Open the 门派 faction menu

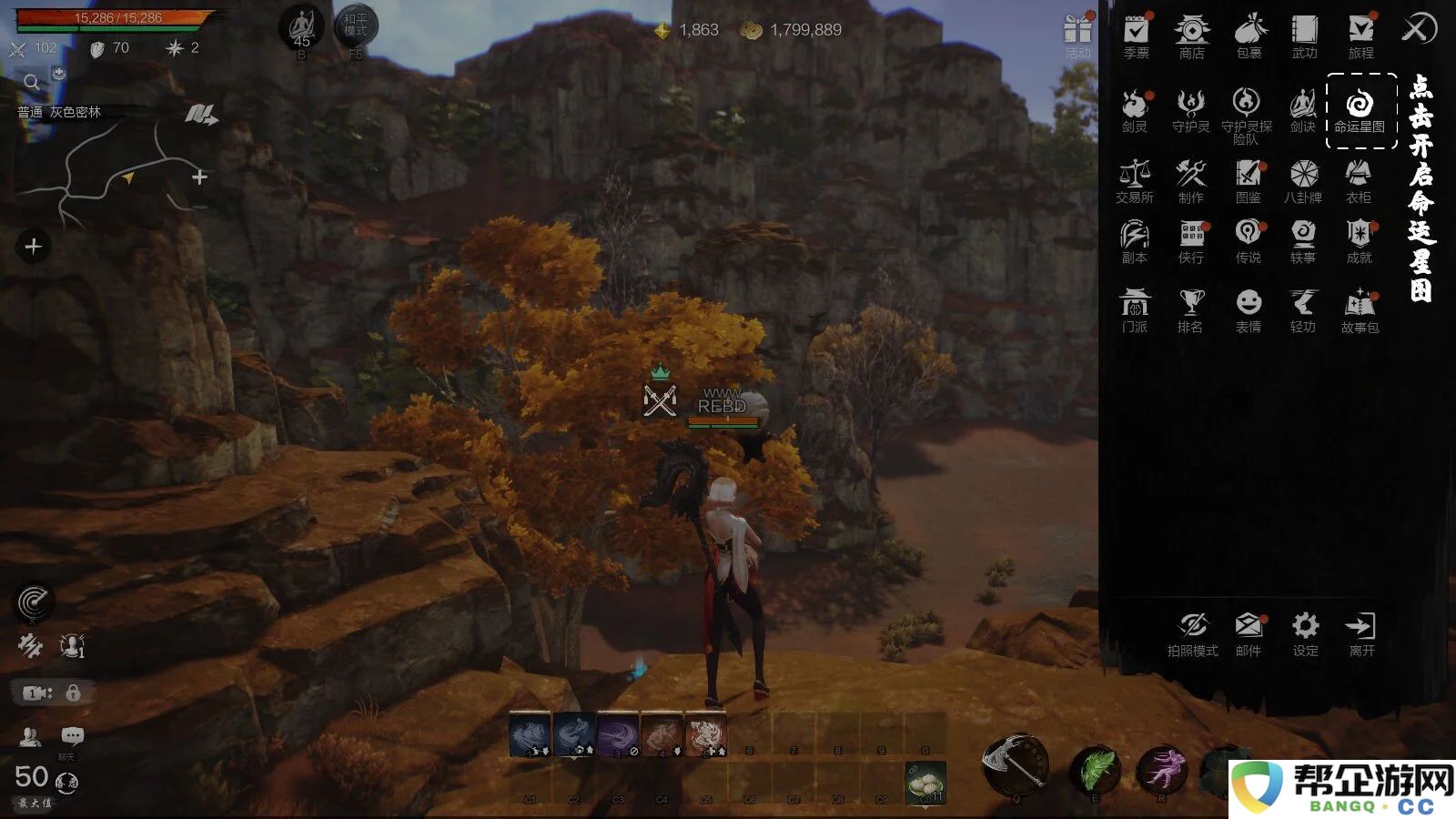[x=1135, y=308]
